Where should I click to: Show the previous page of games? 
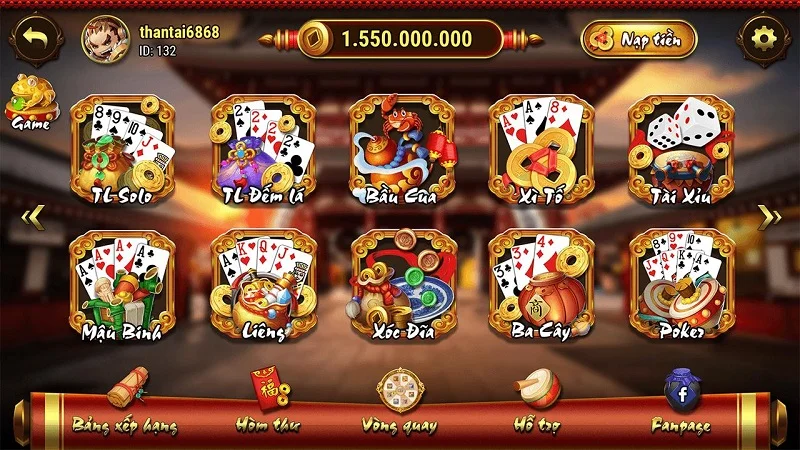(32, 217)
